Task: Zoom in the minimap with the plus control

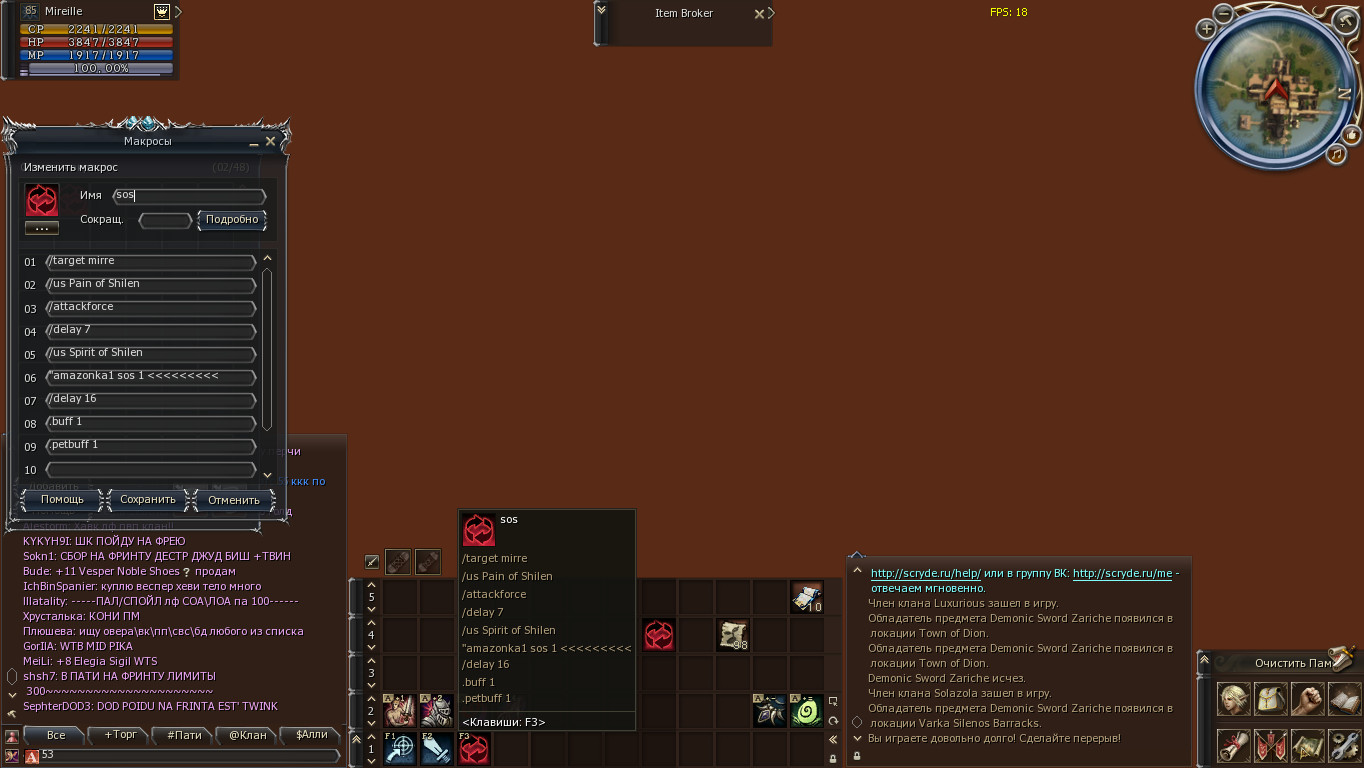Action: 1207,29
